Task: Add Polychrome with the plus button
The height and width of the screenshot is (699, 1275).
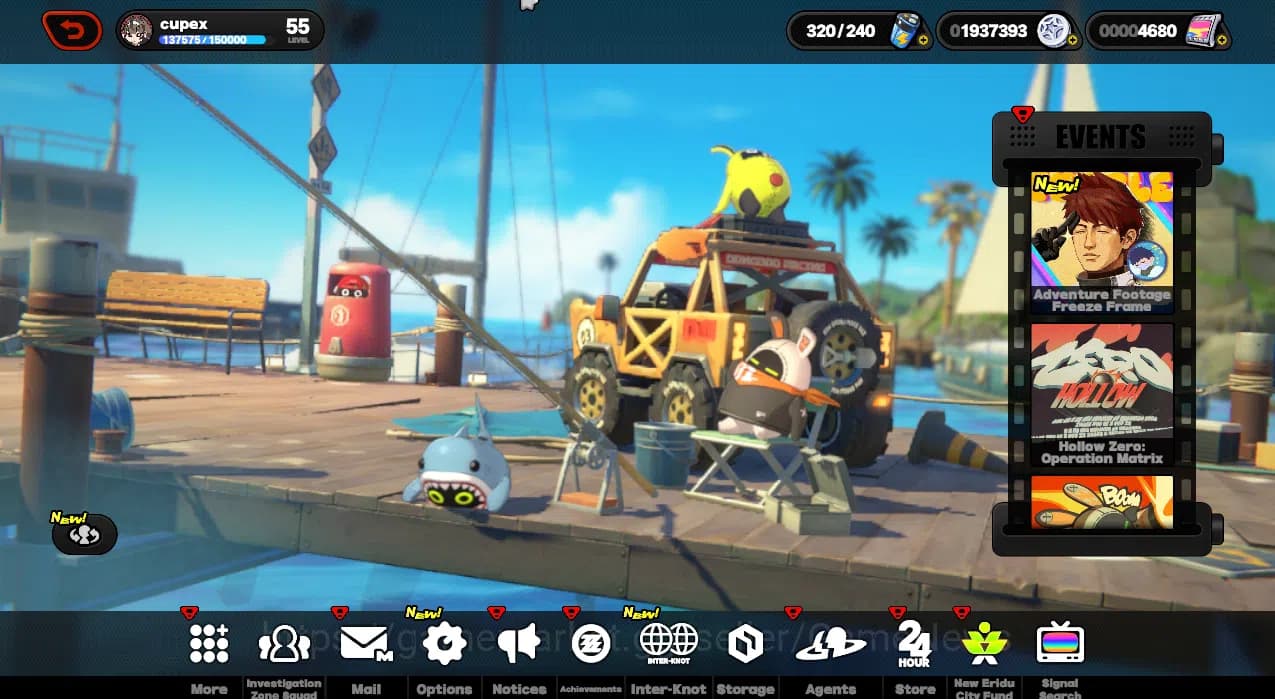Action: (1222, 41)
